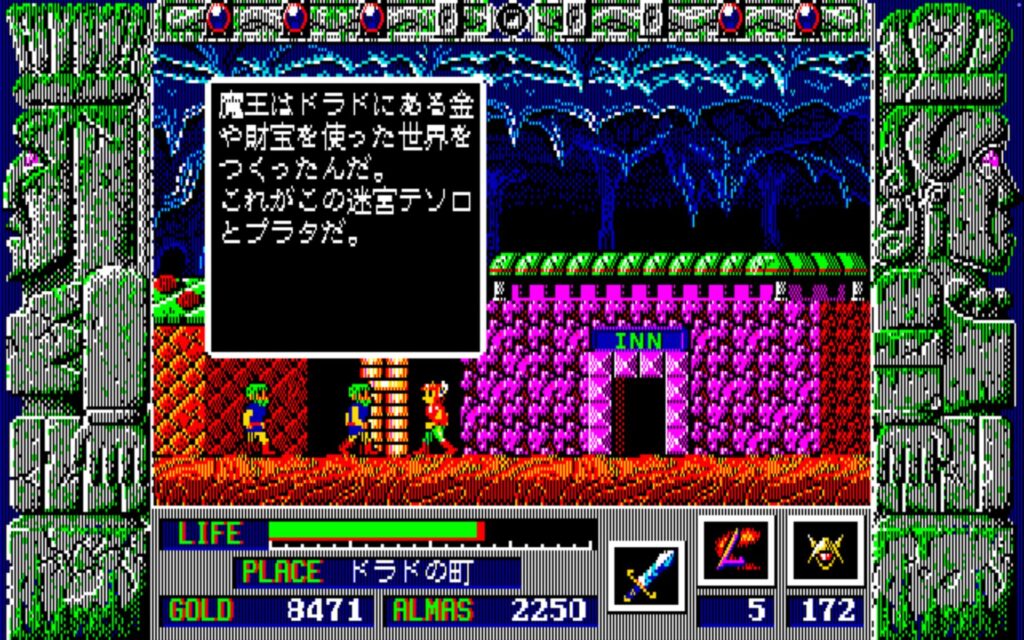This screenshot has width=1024, height=640.
Task: Click the golden shield emblem icon
Action: click(x=825, y=551)
